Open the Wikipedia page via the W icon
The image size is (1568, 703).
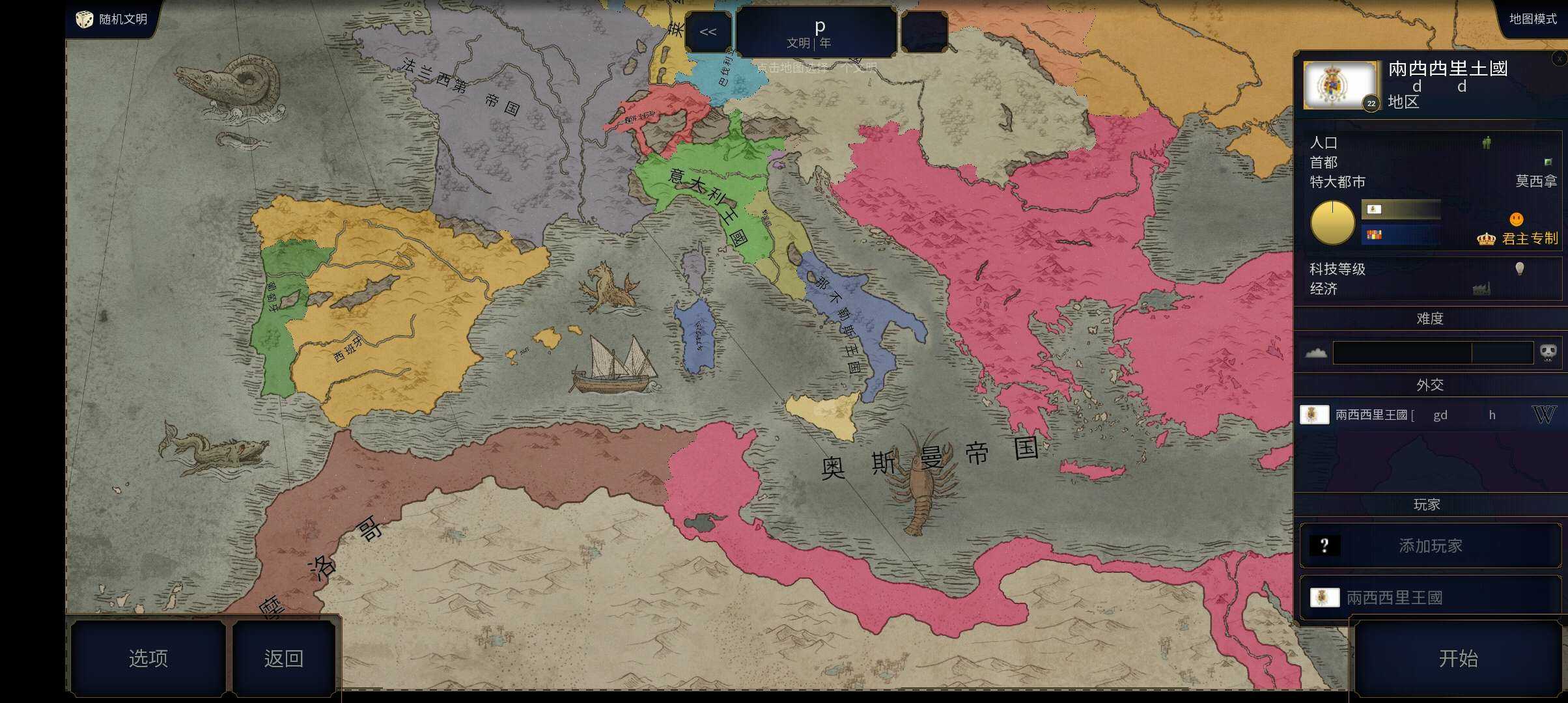1552,415
